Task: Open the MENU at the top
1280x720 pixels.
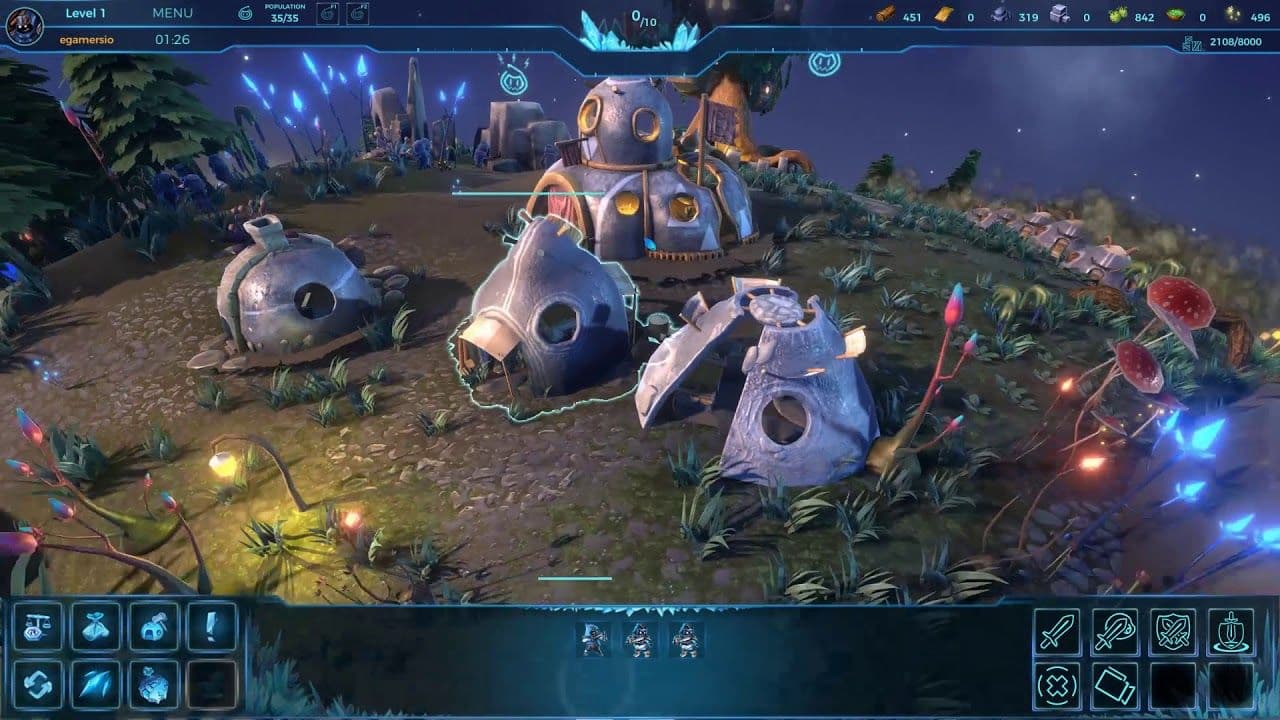Action: 172,14
